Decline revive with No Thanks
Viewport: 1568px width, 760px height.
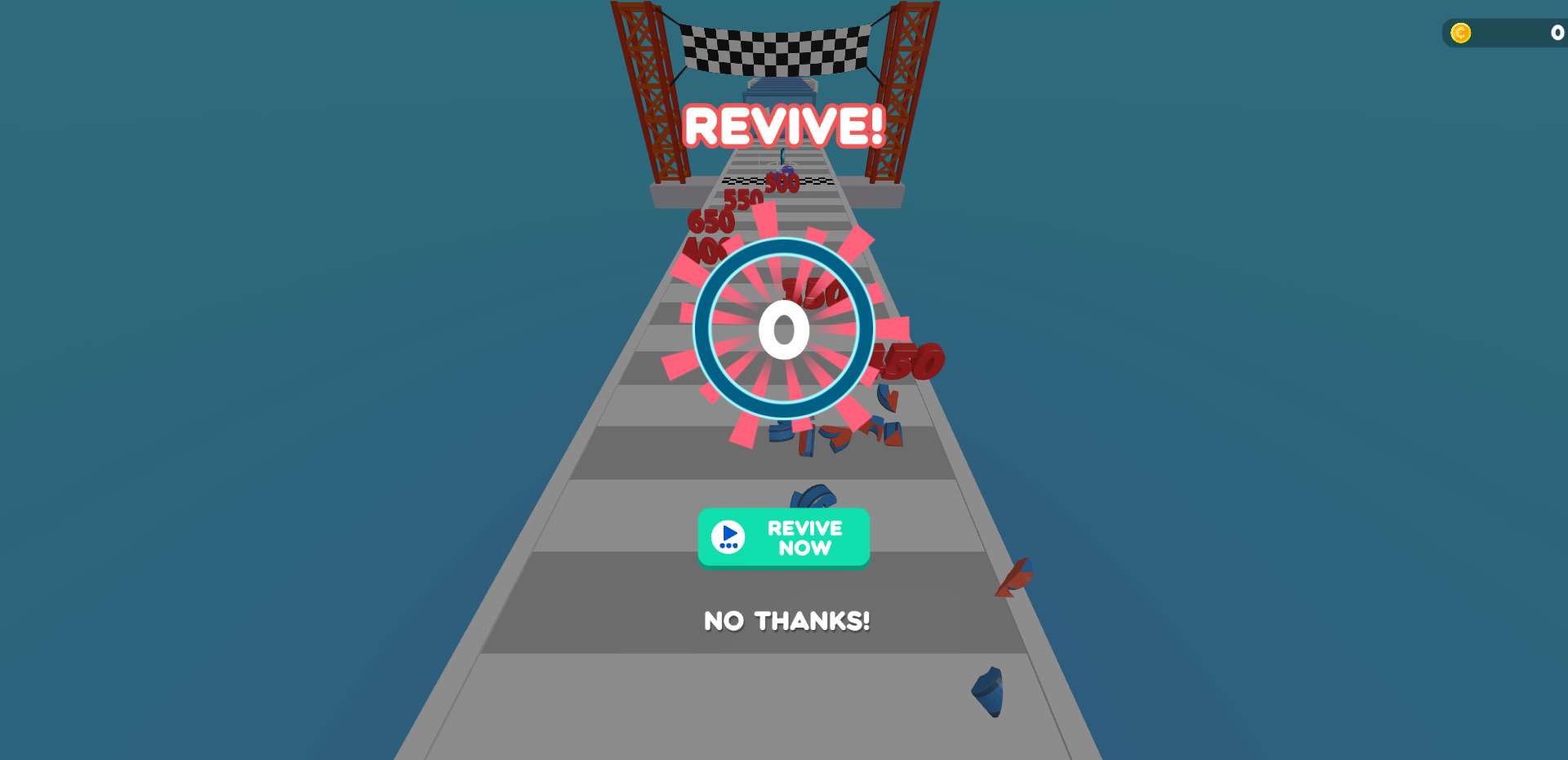[786, 621]
